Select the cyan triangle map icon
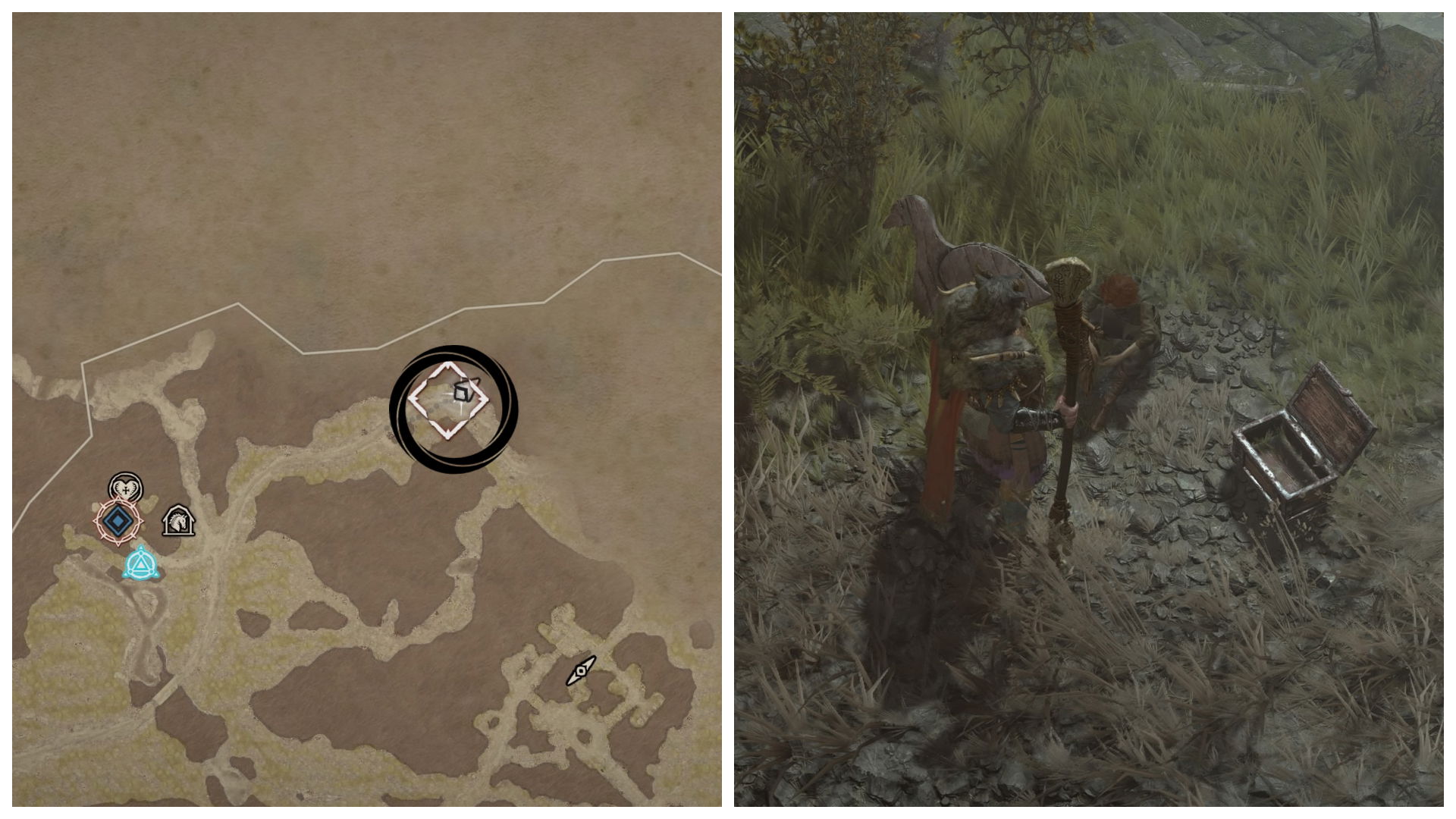Image resolution: width=1456 pixels, height=819 pixels. coord(141,565)
